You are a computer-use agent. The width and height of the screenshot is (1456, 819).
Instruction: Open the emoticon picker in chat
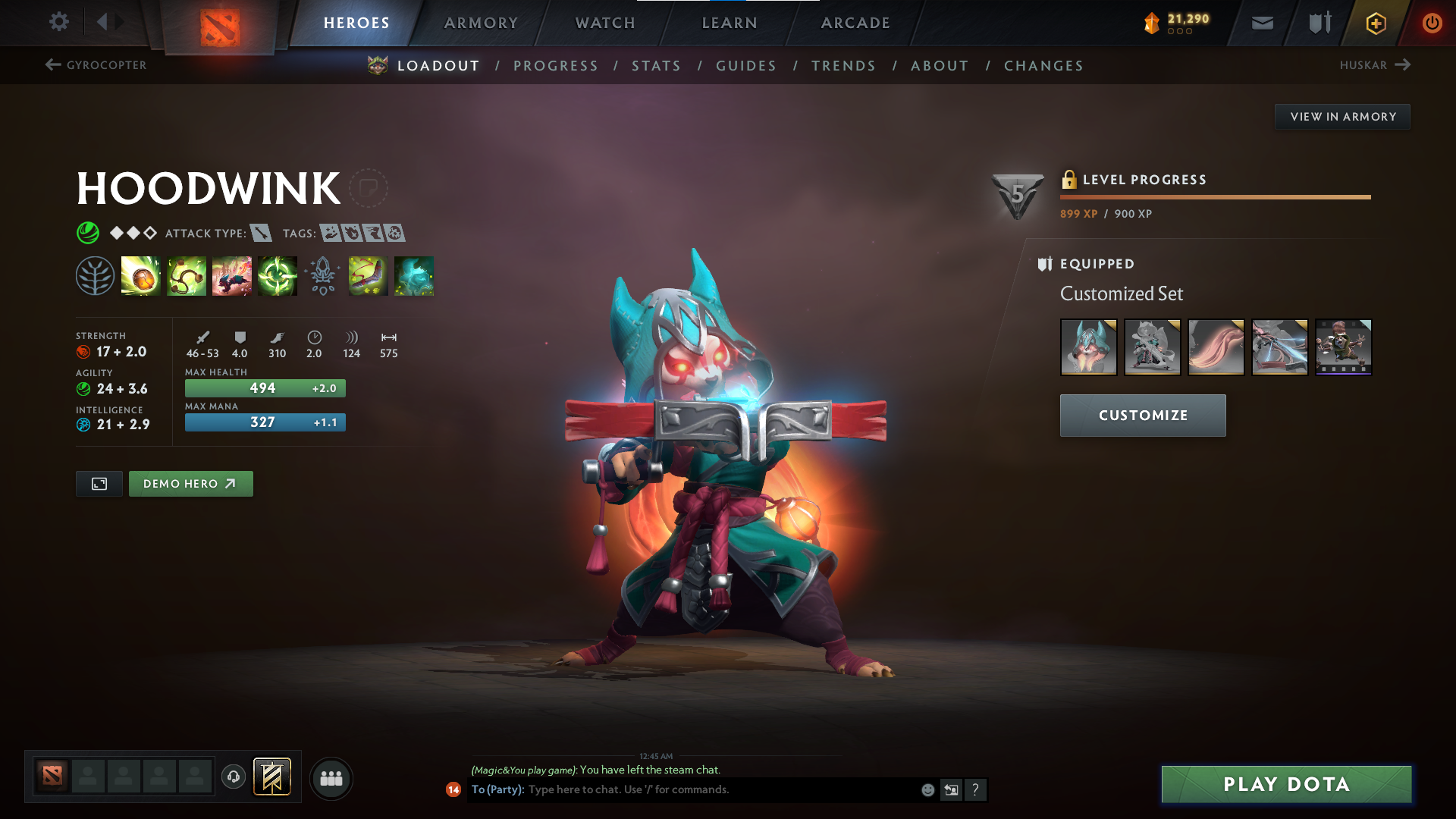(x=927, y=789)
